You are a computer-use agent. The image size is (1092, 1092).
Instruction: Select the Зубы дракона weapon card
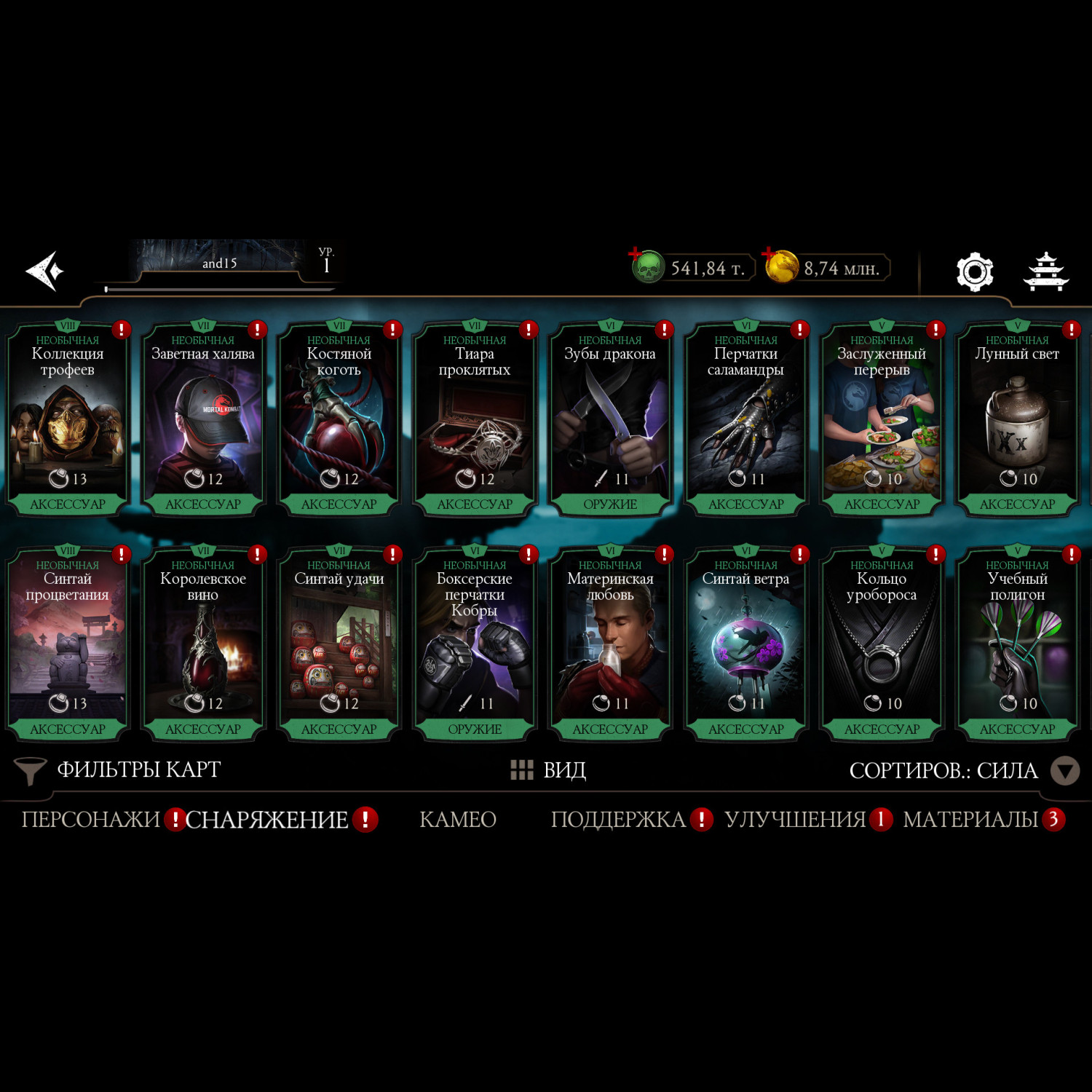coord(610,419)
